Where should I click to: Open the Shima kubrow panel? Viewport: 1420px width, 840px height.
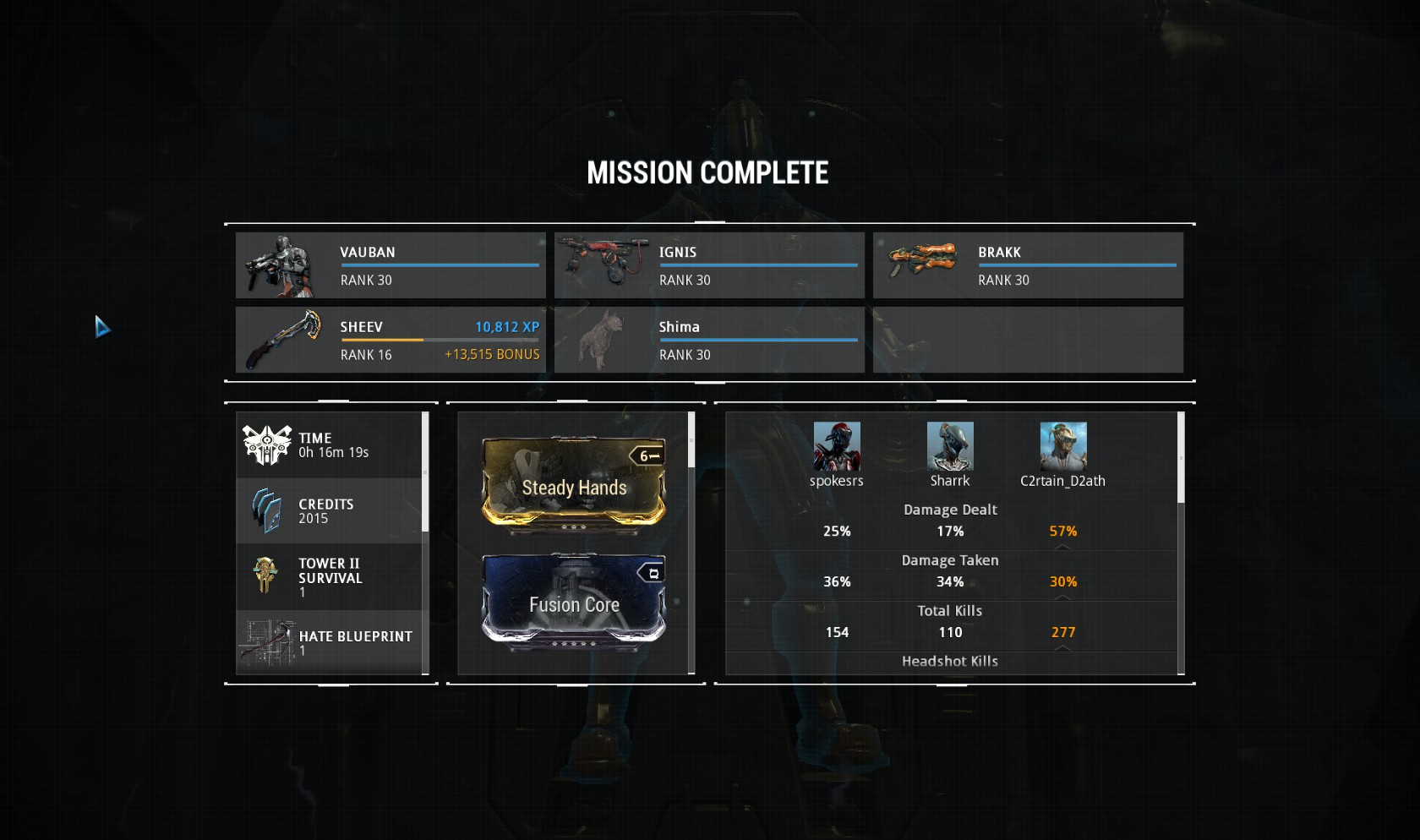709,340
